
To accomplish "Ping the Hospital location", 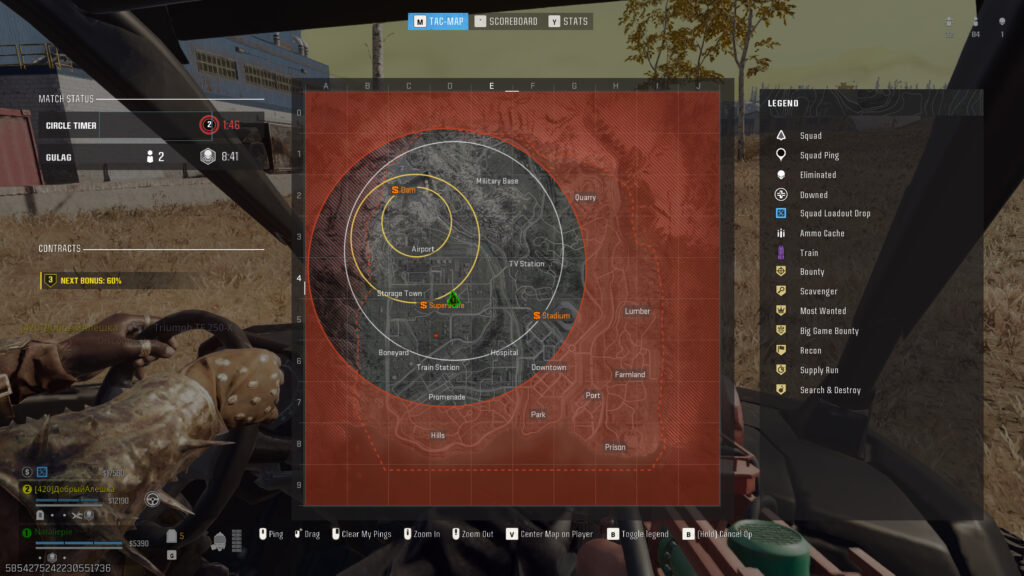I will tap(504, 353).
